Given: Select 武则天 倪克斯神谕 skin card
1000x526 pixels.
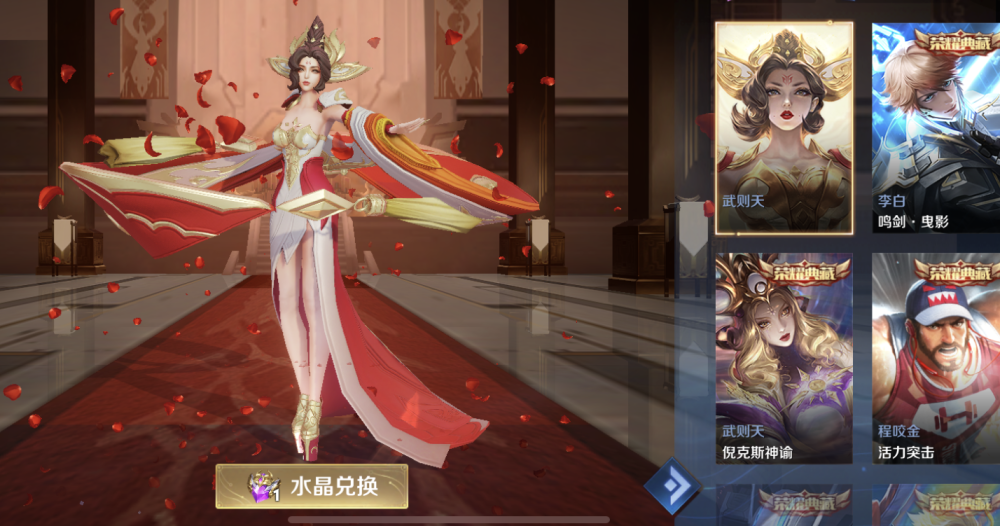Looking at the screenshot, I should pyautogui.click(x=783, y=358).
